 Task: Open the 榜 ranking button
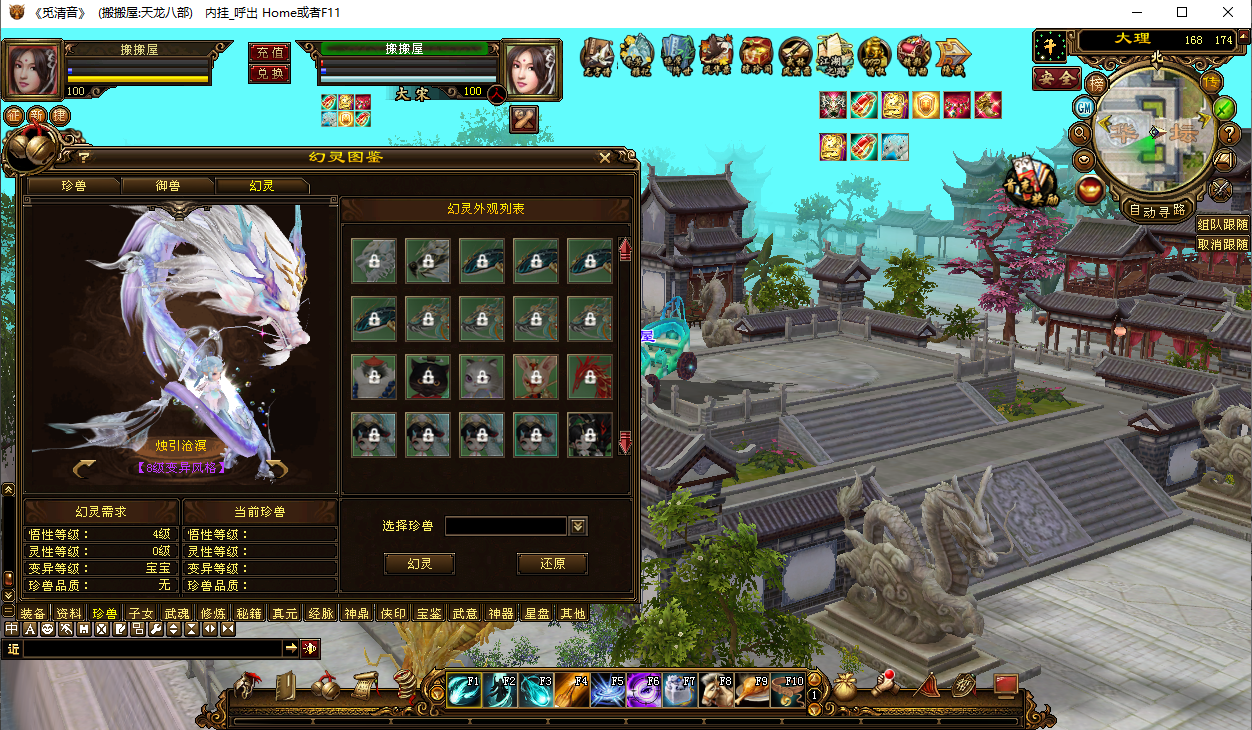click(1097, 82)
